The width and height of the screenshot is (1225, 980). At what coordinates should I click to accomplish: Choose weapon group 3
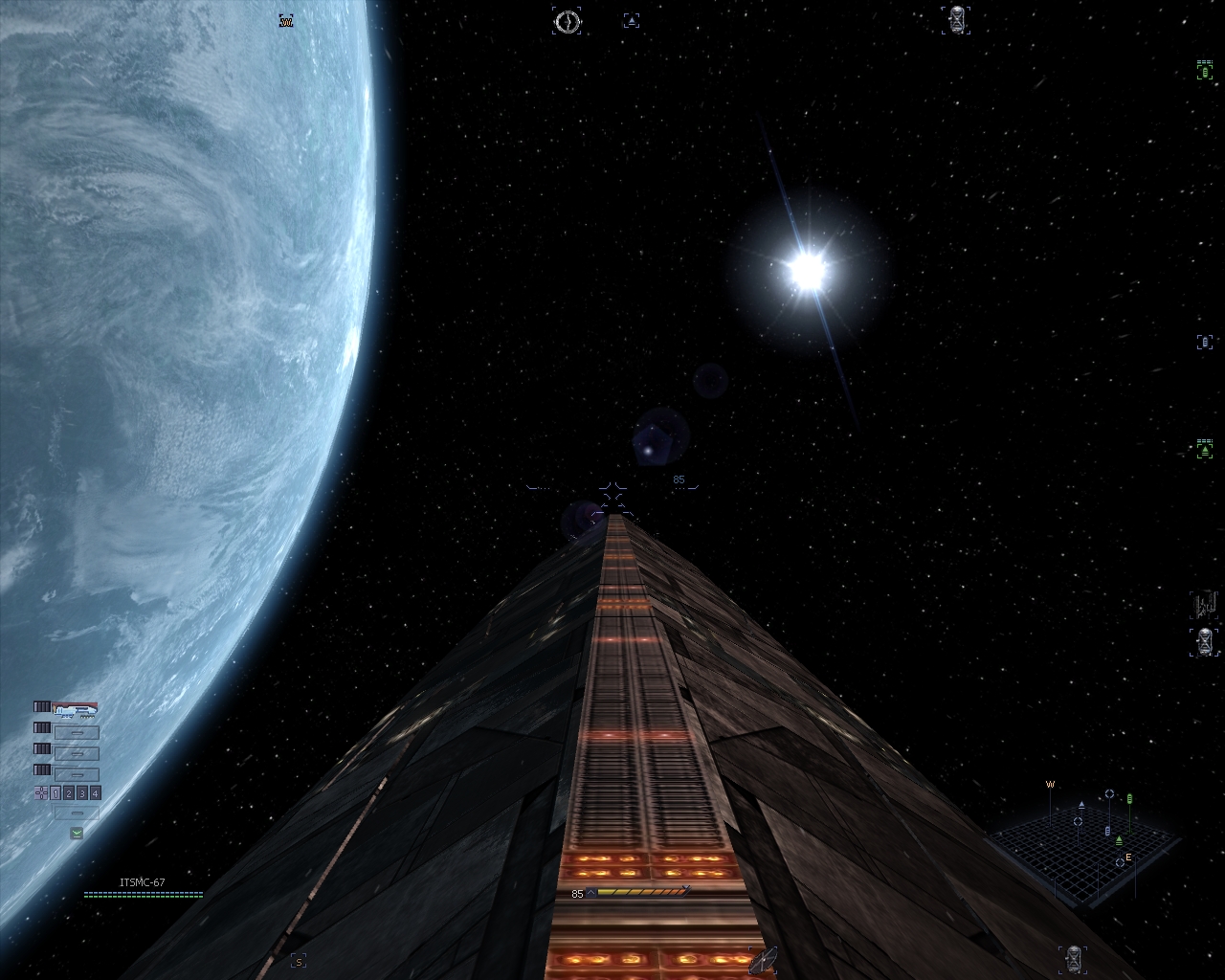click(x=82, y=793)
